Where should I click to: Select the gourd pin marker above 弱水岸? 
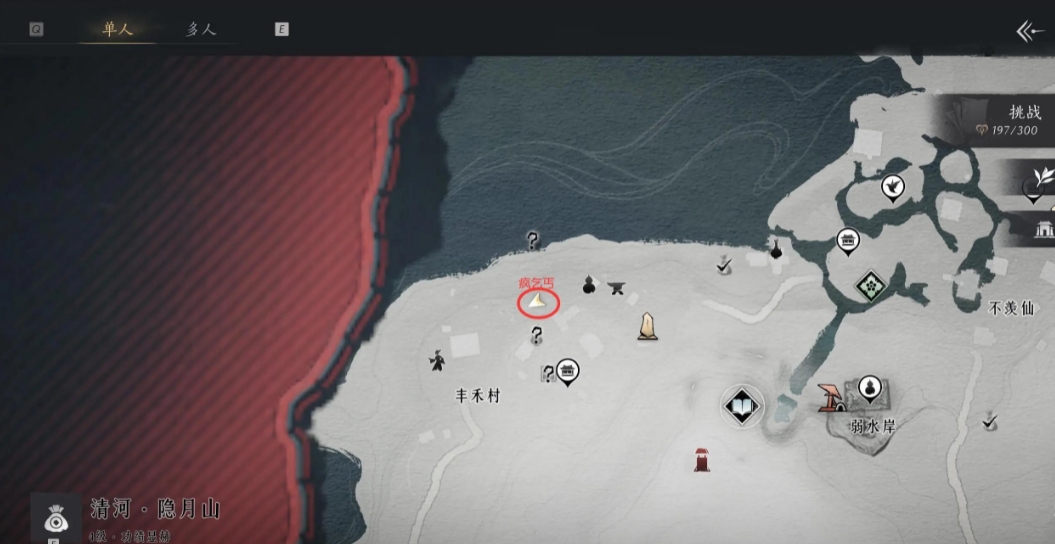[x=870, y=388]
